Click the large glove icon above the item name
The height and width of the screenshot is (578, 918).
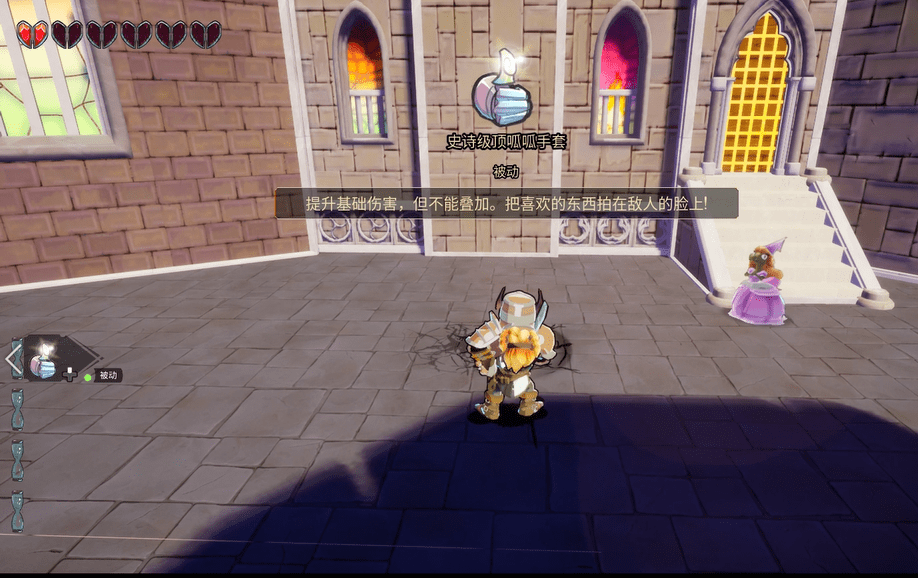click(505, 98)
